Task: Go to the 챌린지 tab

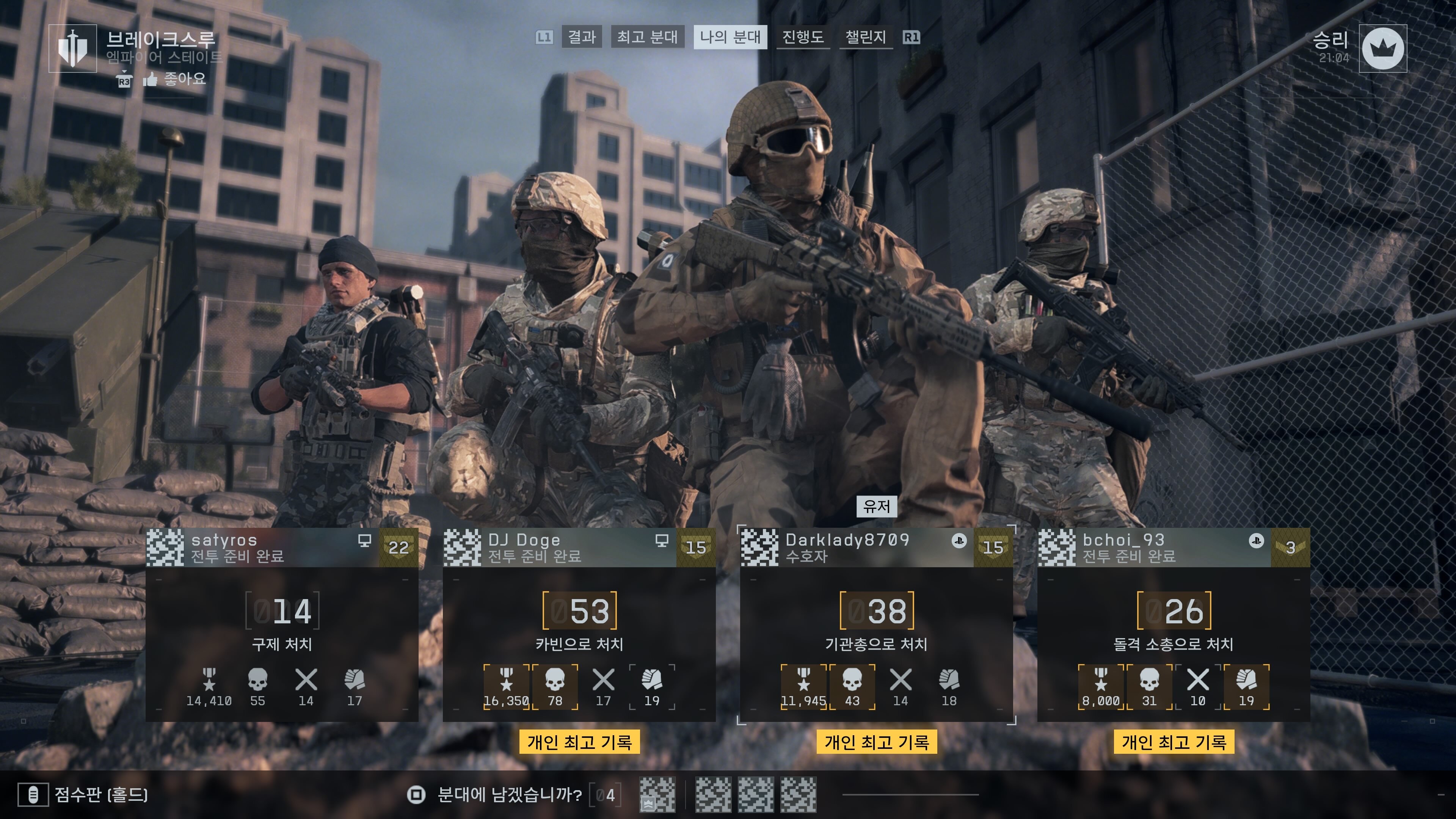Action: click(x=865, y=37)
